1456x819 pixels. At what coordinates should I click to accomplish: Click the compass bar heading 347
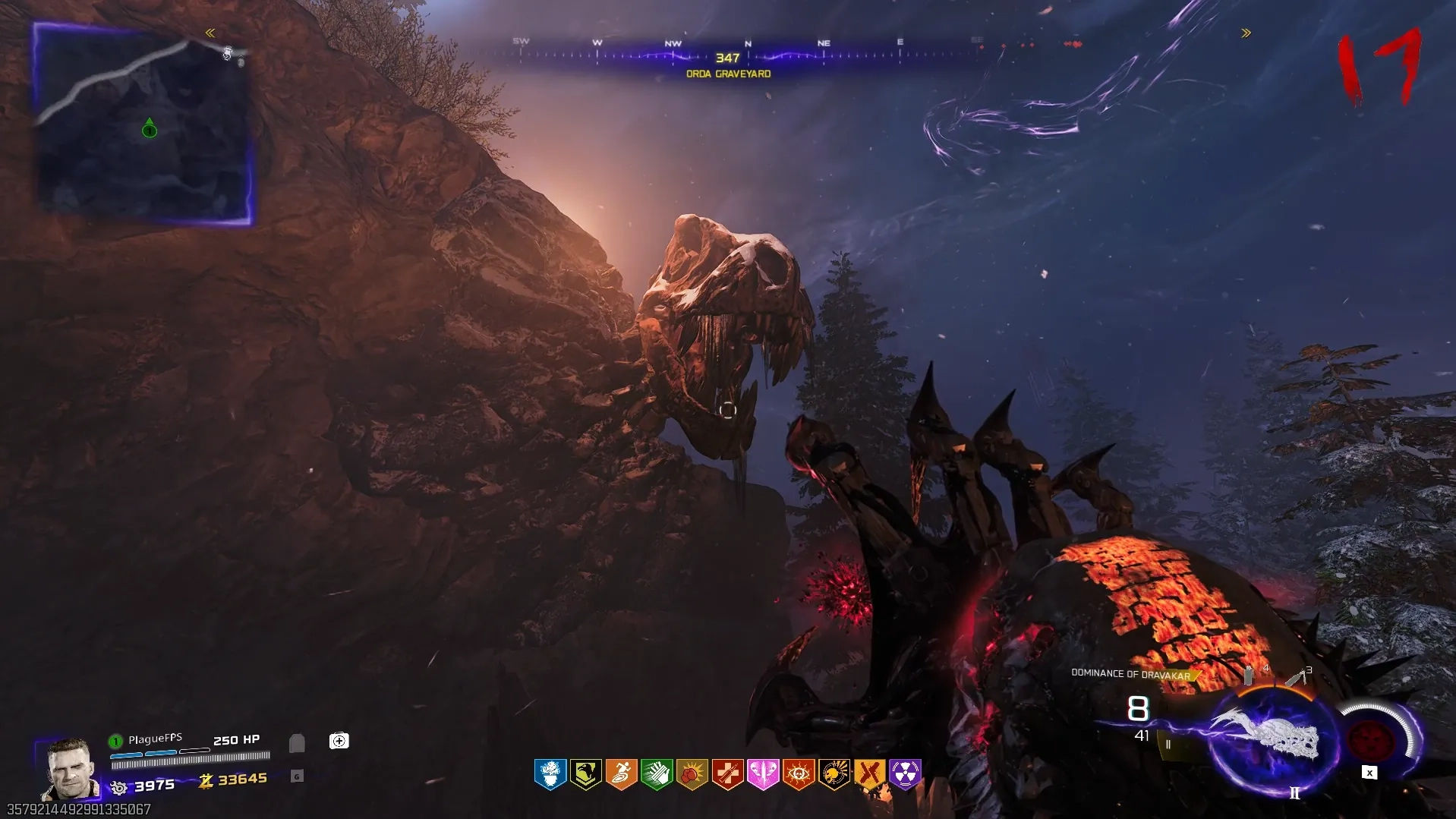727,57
